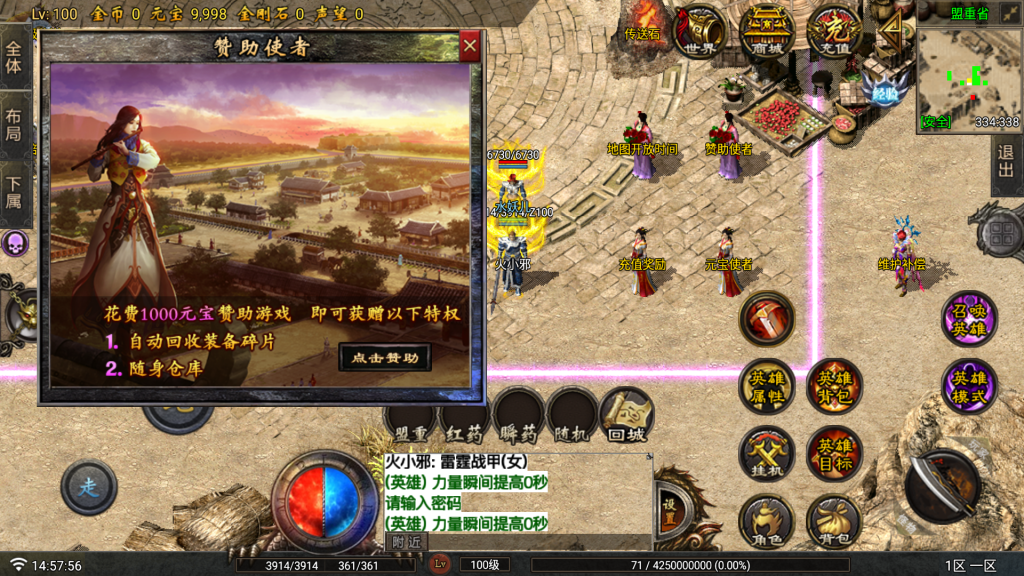Tap the large blade attack button
Viewport: 1024px width, 576px height.
coord(942,485)
